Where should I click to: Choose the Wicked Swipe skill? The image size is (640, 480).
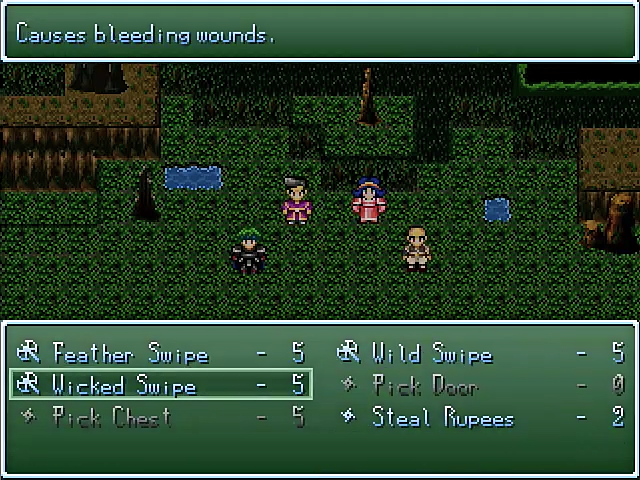pyautogui.click(x=124, y=385)
